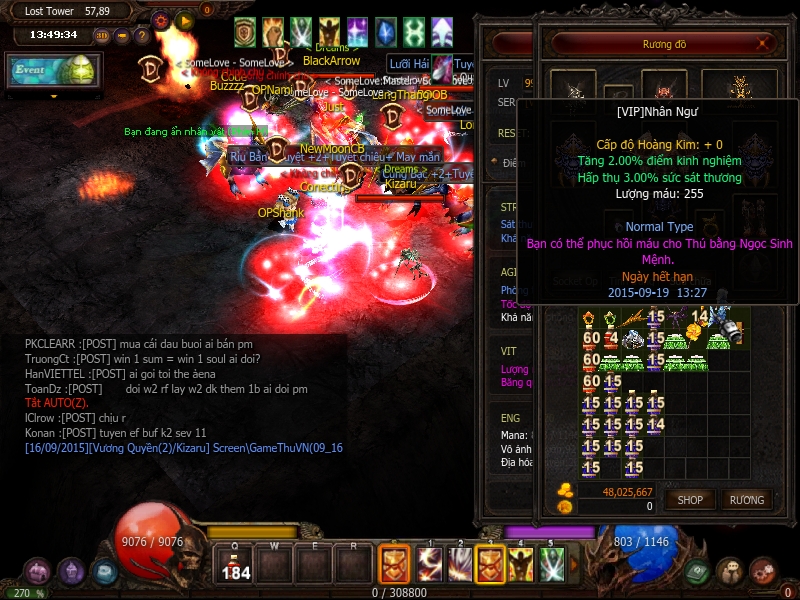The image size is (800, 600).
Task: Click the green shield buff icon
Action: coord(245,31)
